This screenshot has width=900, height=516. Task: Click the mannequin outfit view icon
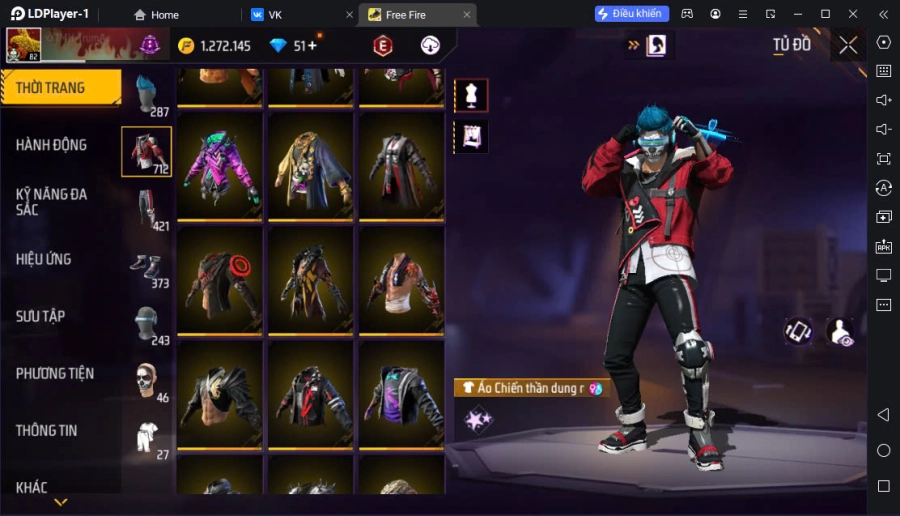[x=470, y=95]
